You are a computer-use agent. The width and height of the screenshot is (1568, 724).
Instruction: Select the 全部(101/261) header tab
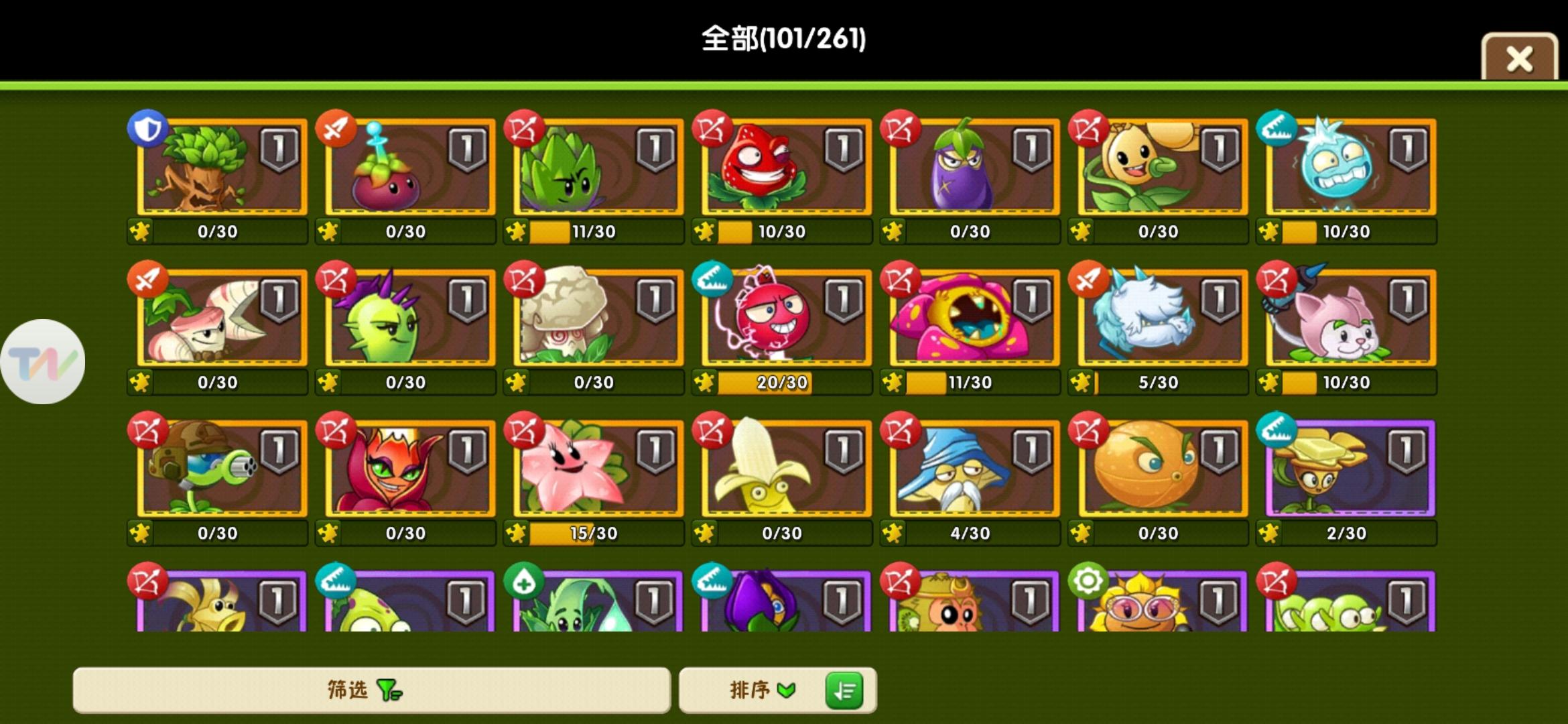[x=782, y=39]
